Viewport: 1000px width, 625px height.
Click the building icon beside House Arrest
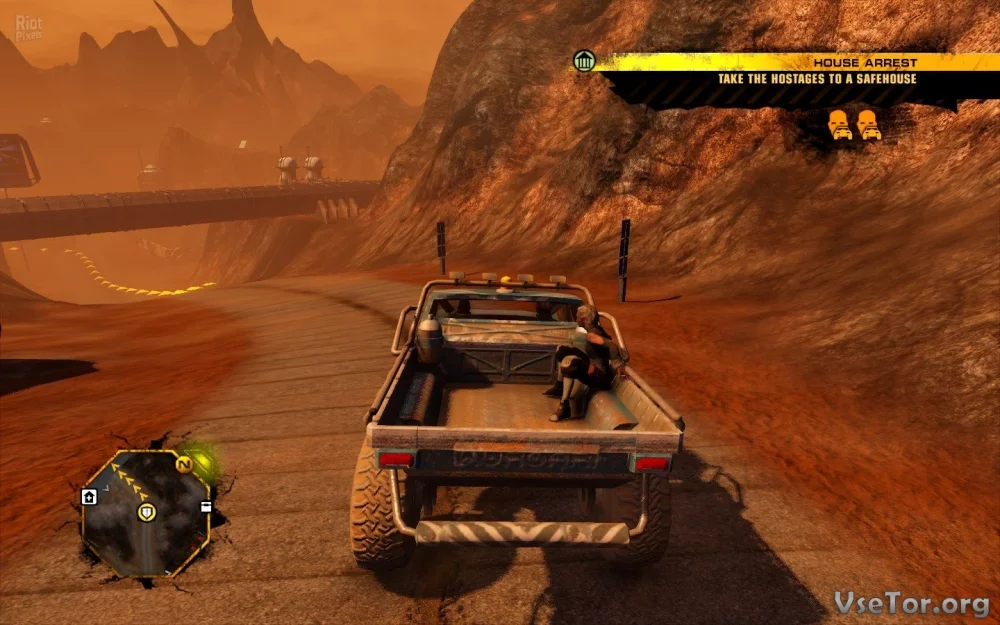point(585,62)
